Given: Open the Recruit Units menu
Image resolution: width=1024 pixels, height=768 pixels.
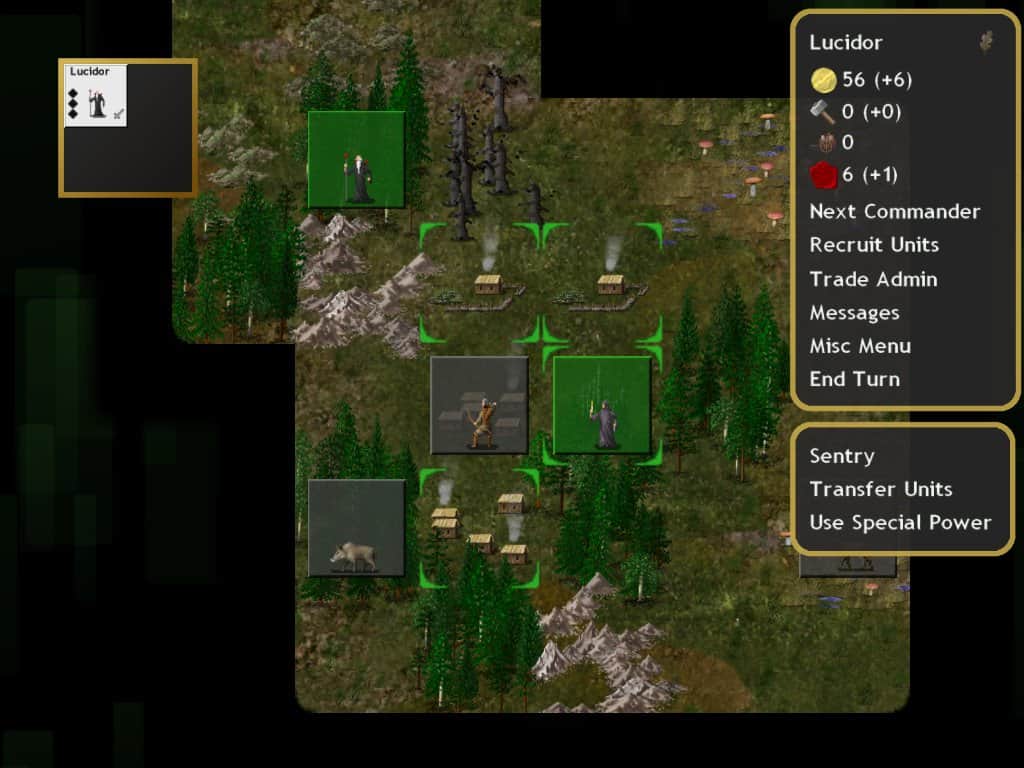Looking at the screenshot, I should (x=873, y=245).
